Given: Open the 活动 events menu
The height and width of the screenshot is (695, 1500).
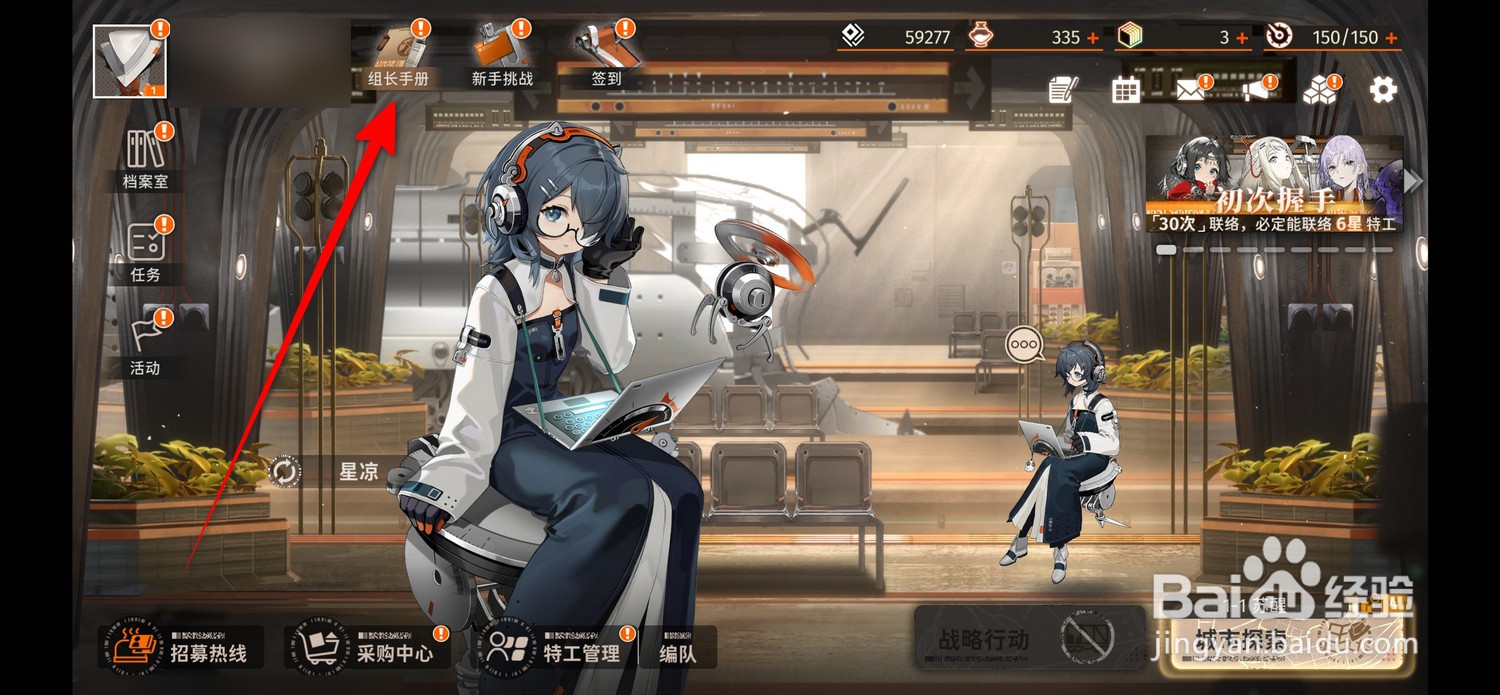Looking at the screenshot, I should [x=146, y=343].
